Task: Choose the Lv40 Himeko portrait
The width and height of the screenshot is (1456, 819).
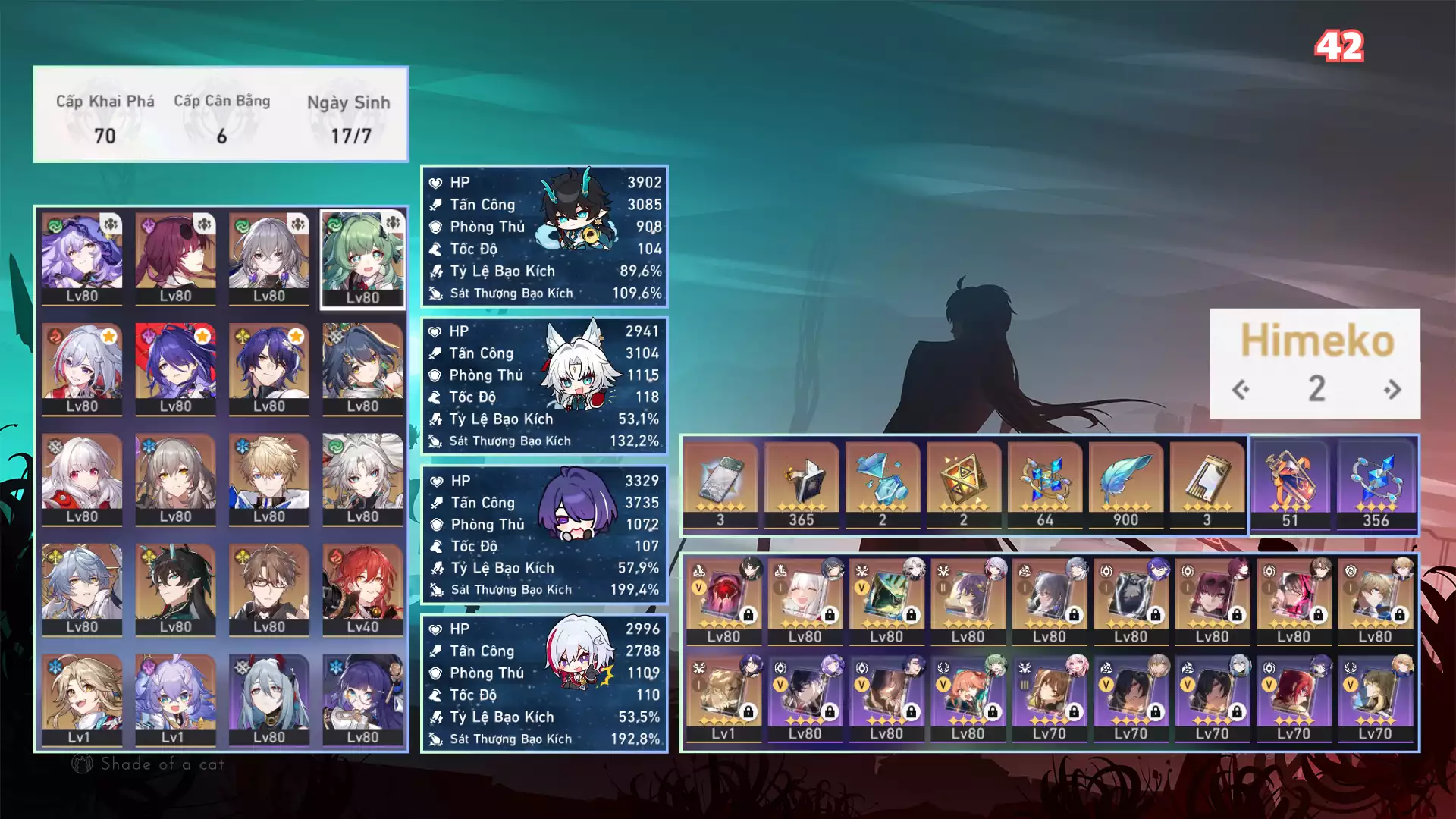Action: [x=362, y=589]
